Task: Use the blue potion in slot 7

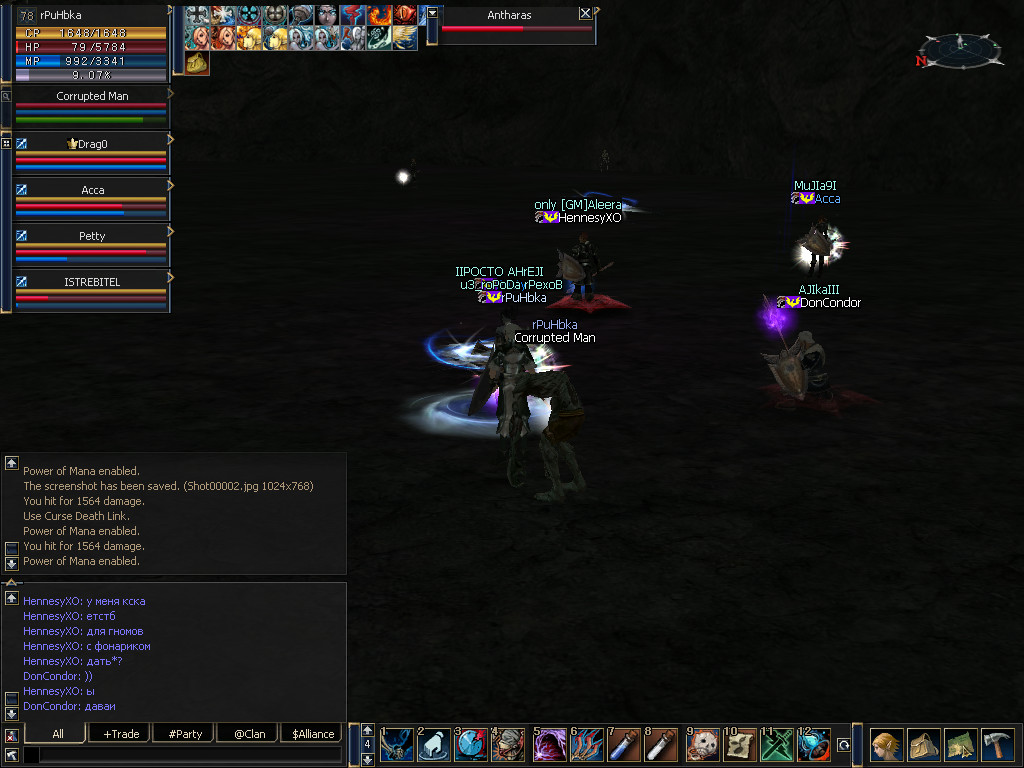Action: tap(625, 745)
